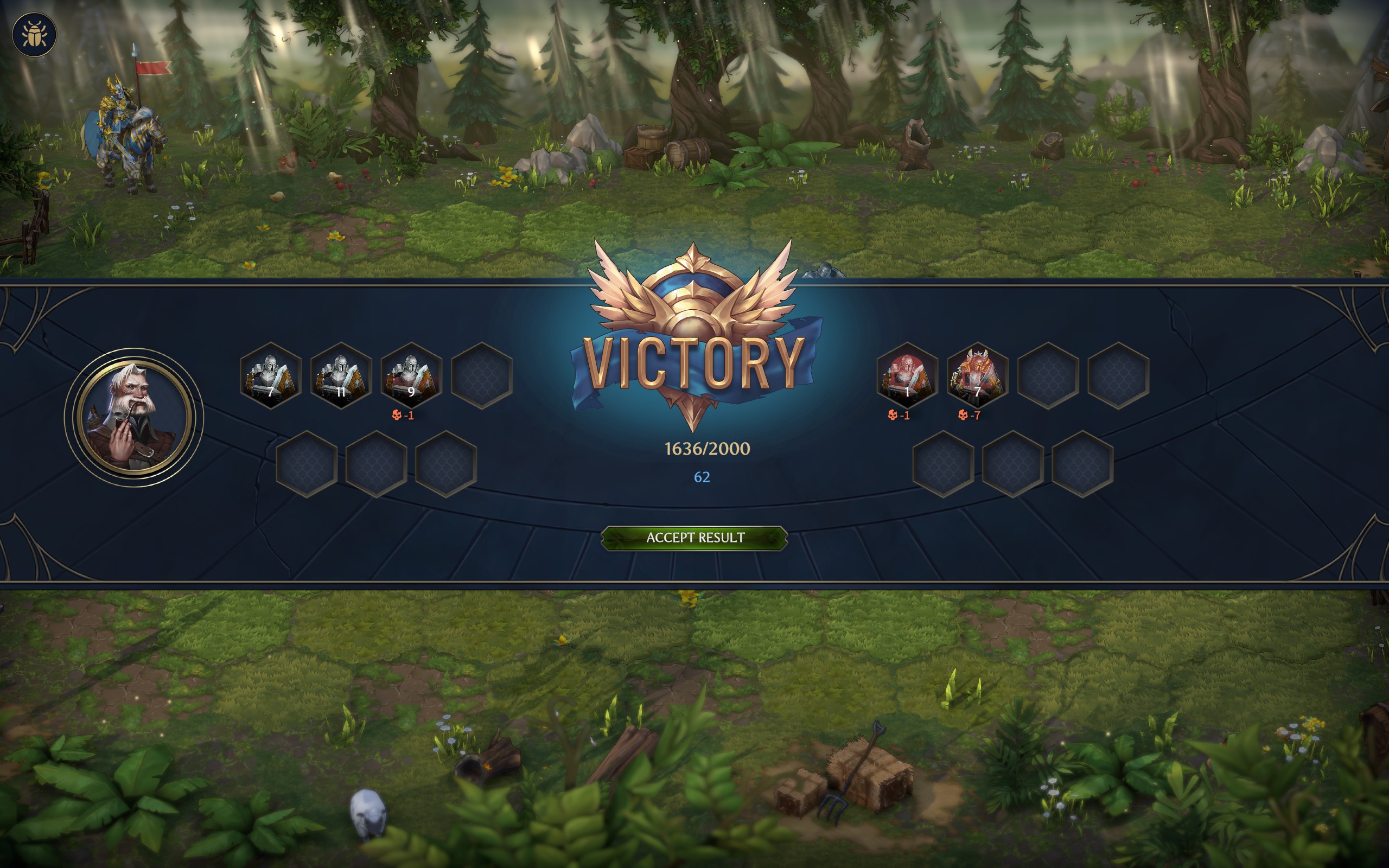Select the bearded hero portrait
Screen dimensions: 1389x868
133,417
